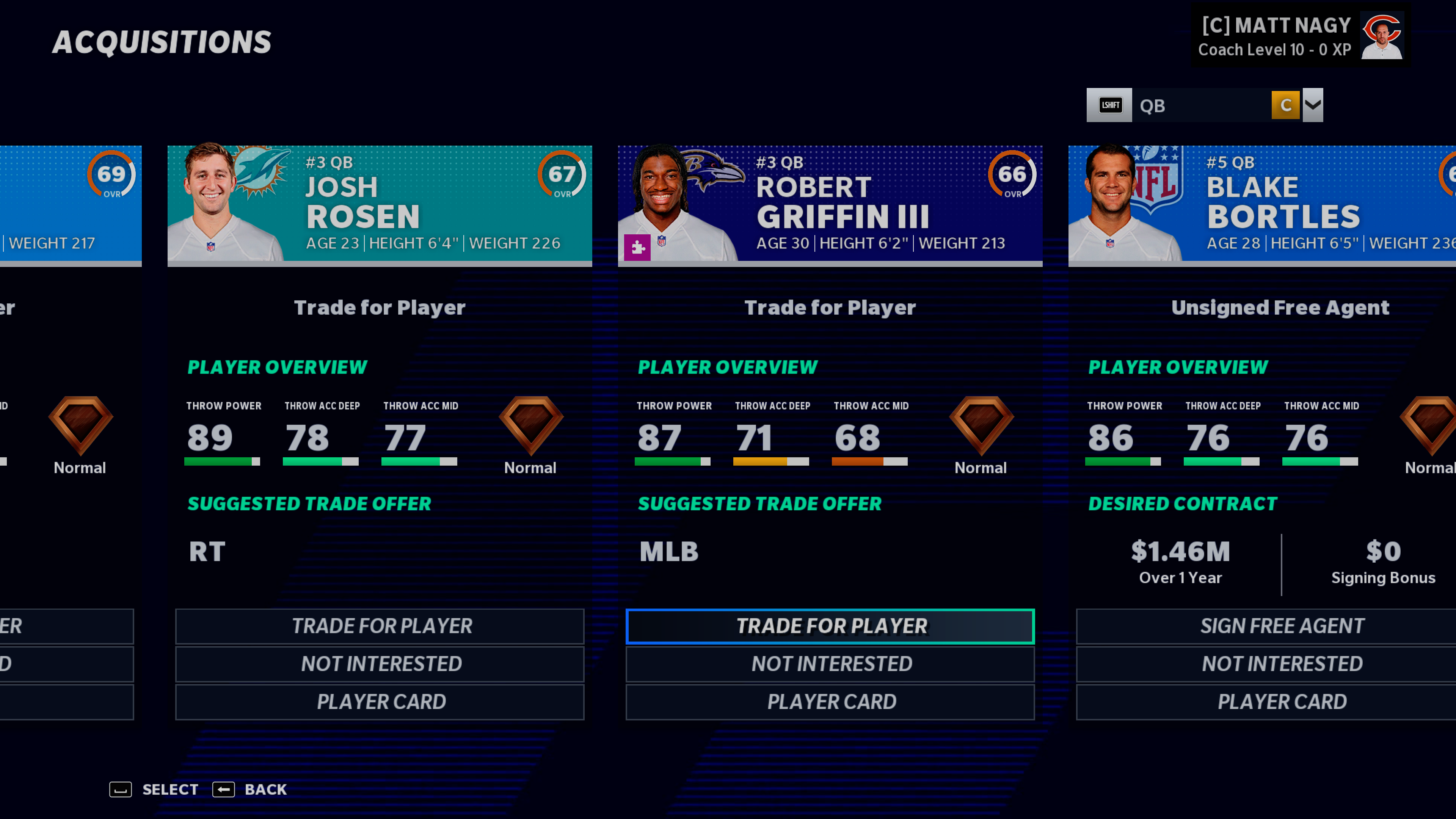Decline Josh Rosen with Not Interested
Viewport: 1456px width, 819px height.
click(379, 664)
